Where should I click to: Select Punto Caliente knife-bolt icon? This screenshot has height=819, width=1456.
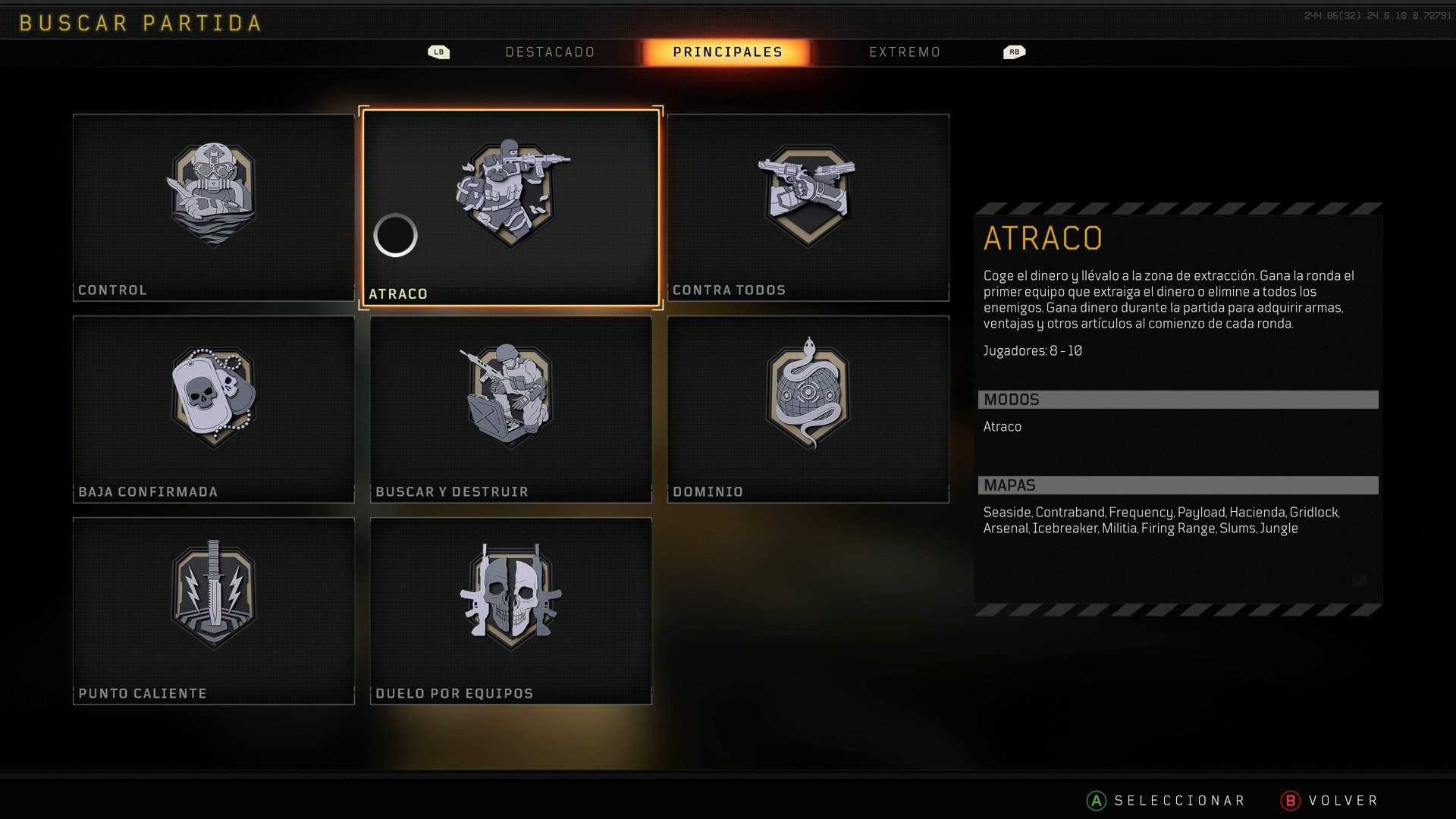coord(213,598)
